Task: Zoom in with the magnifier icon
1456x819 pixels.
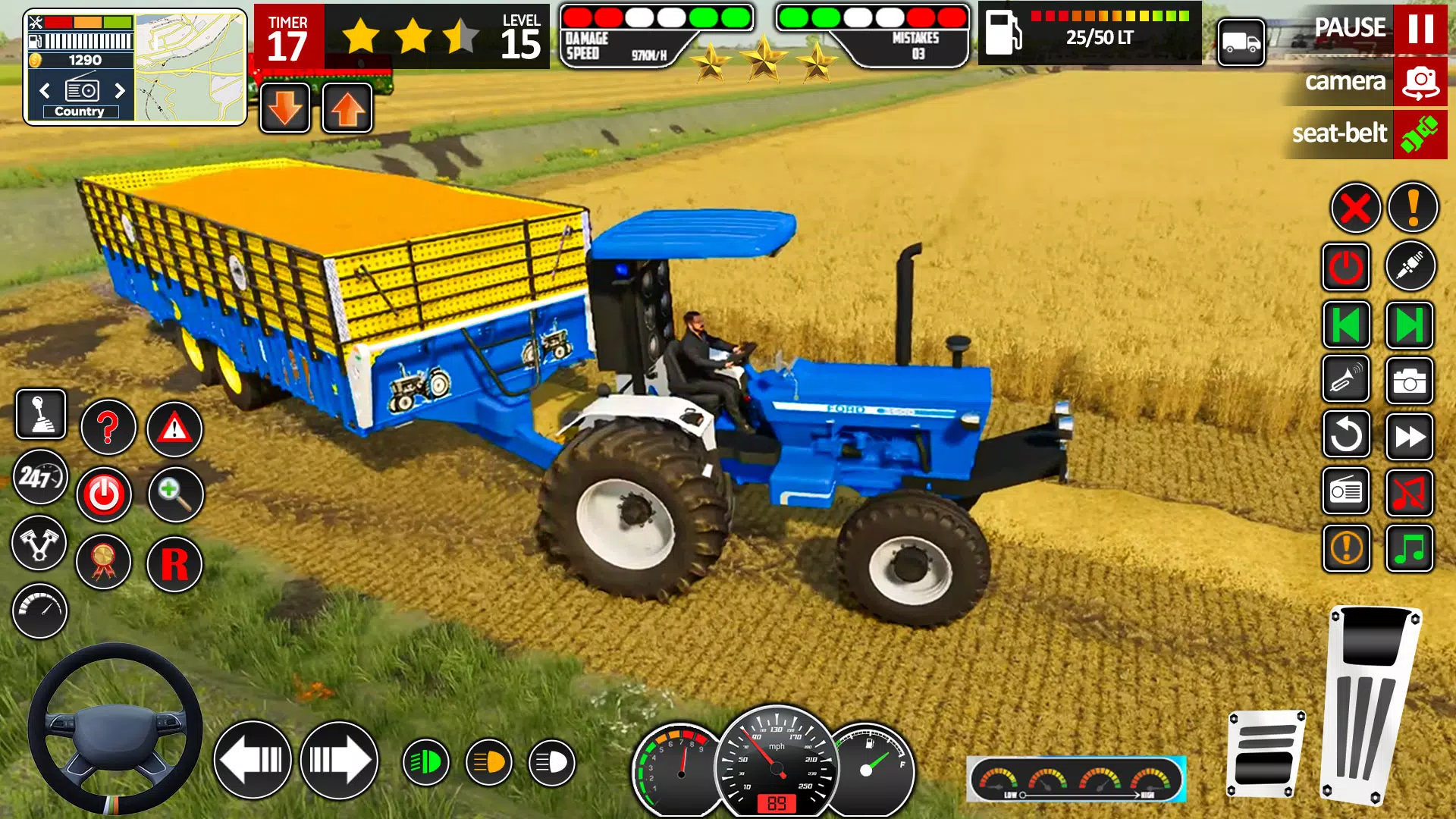Action: click(174, 494)
